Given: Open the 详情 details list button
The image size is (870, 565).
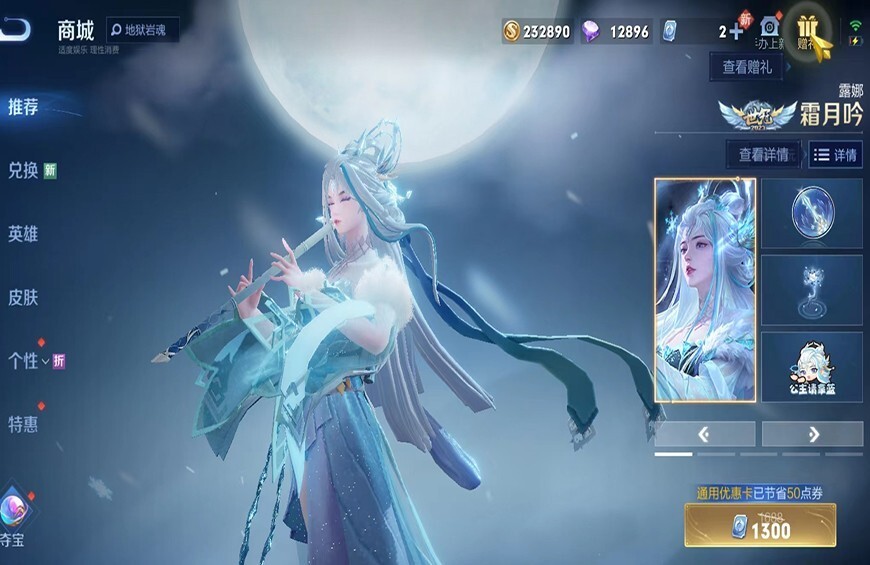Looking at the screenshot, I should [835, 155].
